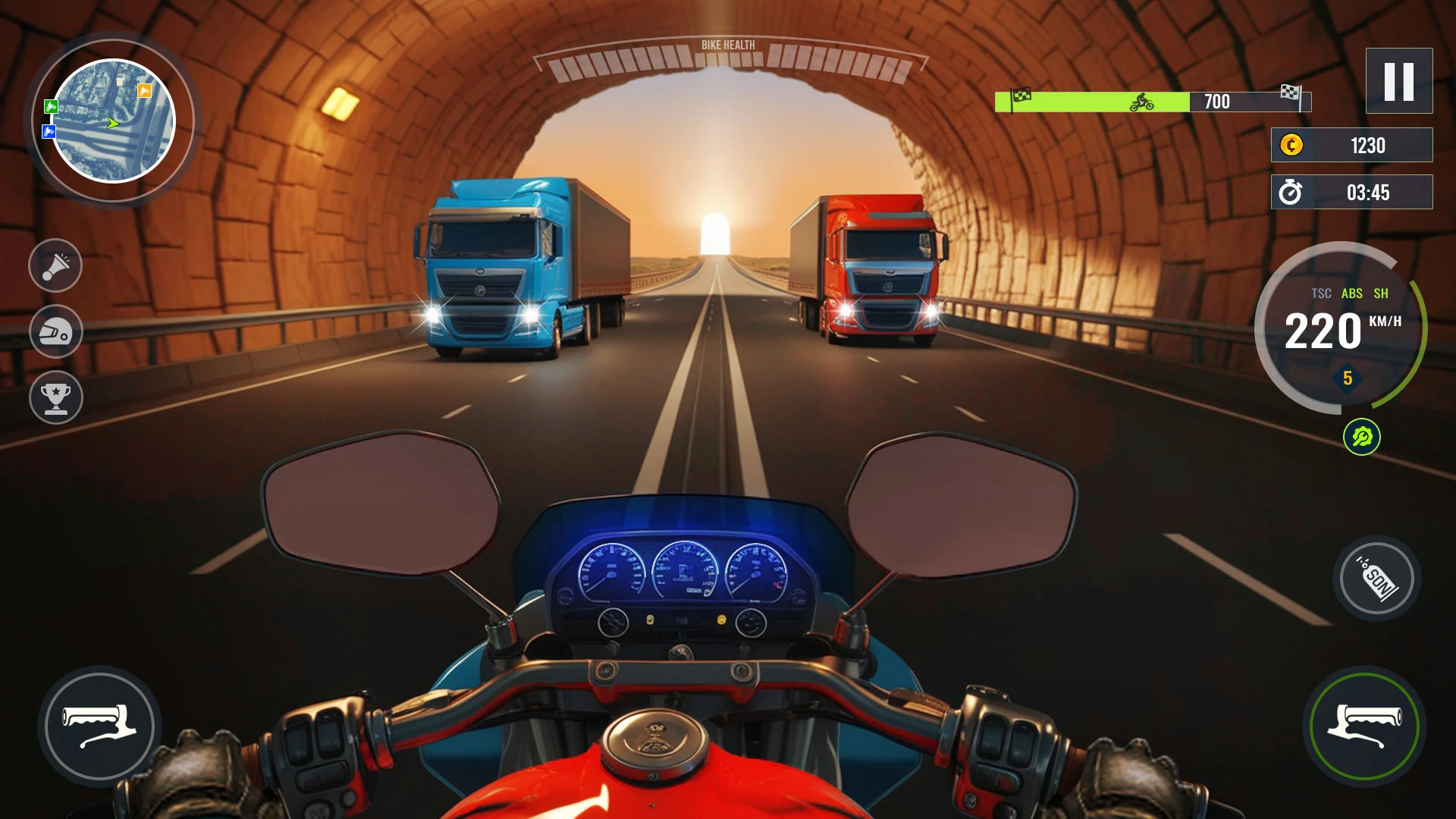Image resolution: width=1456 pixels, height=819 pixels.
Task: Toggle the TSC indicator
Action: click(1321, 293)
